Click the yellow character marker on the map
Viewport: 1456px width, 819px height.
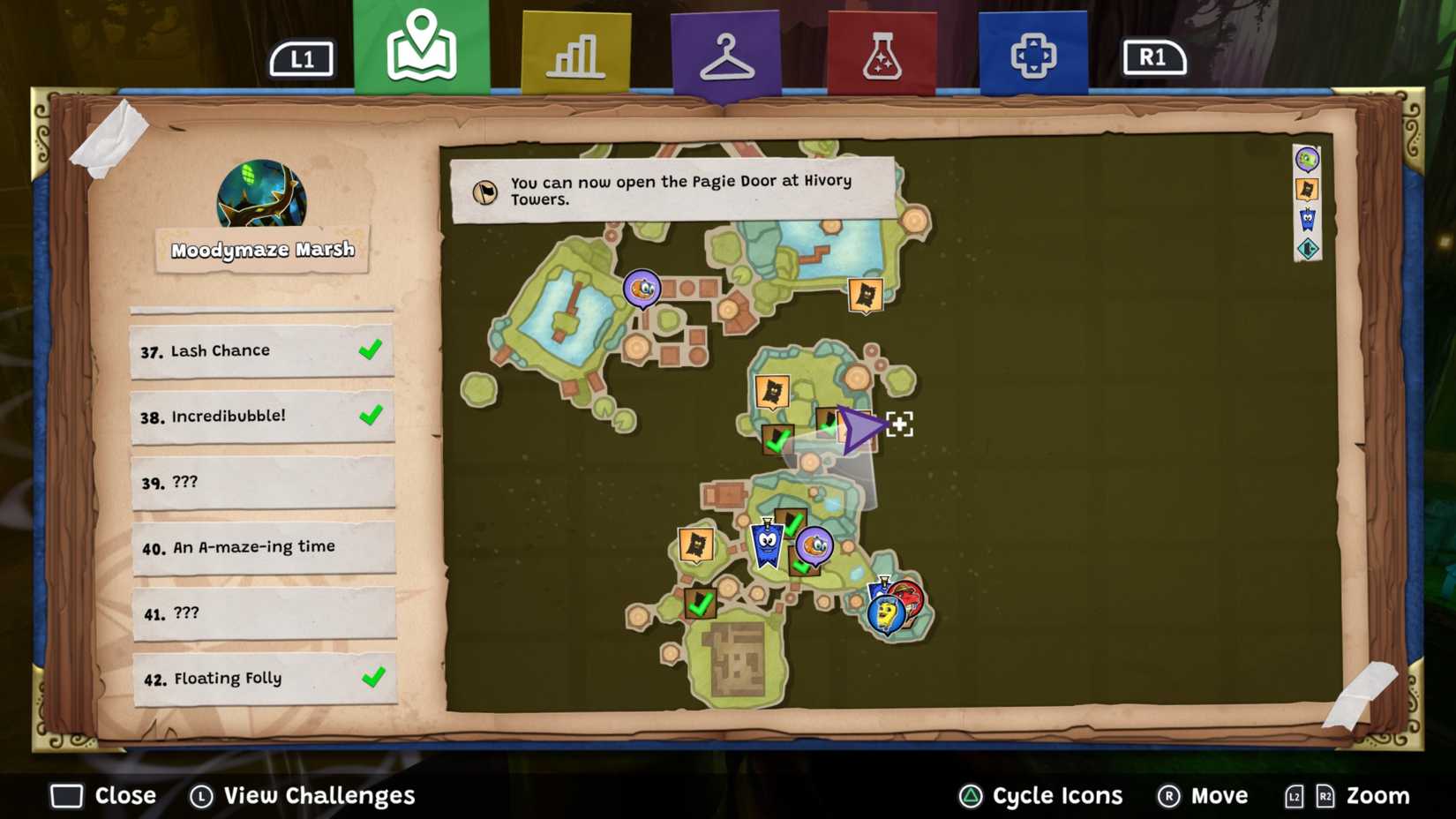click(885, 612)
